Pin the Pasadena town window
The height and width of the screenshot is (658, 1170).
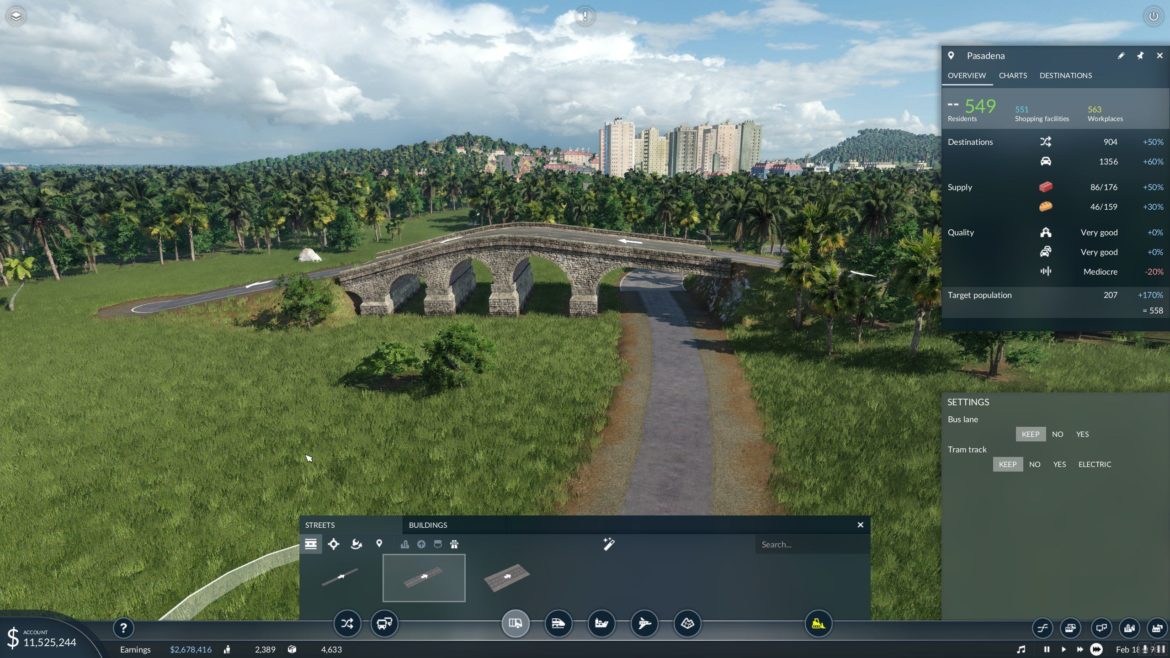(x=1139, y=56)
